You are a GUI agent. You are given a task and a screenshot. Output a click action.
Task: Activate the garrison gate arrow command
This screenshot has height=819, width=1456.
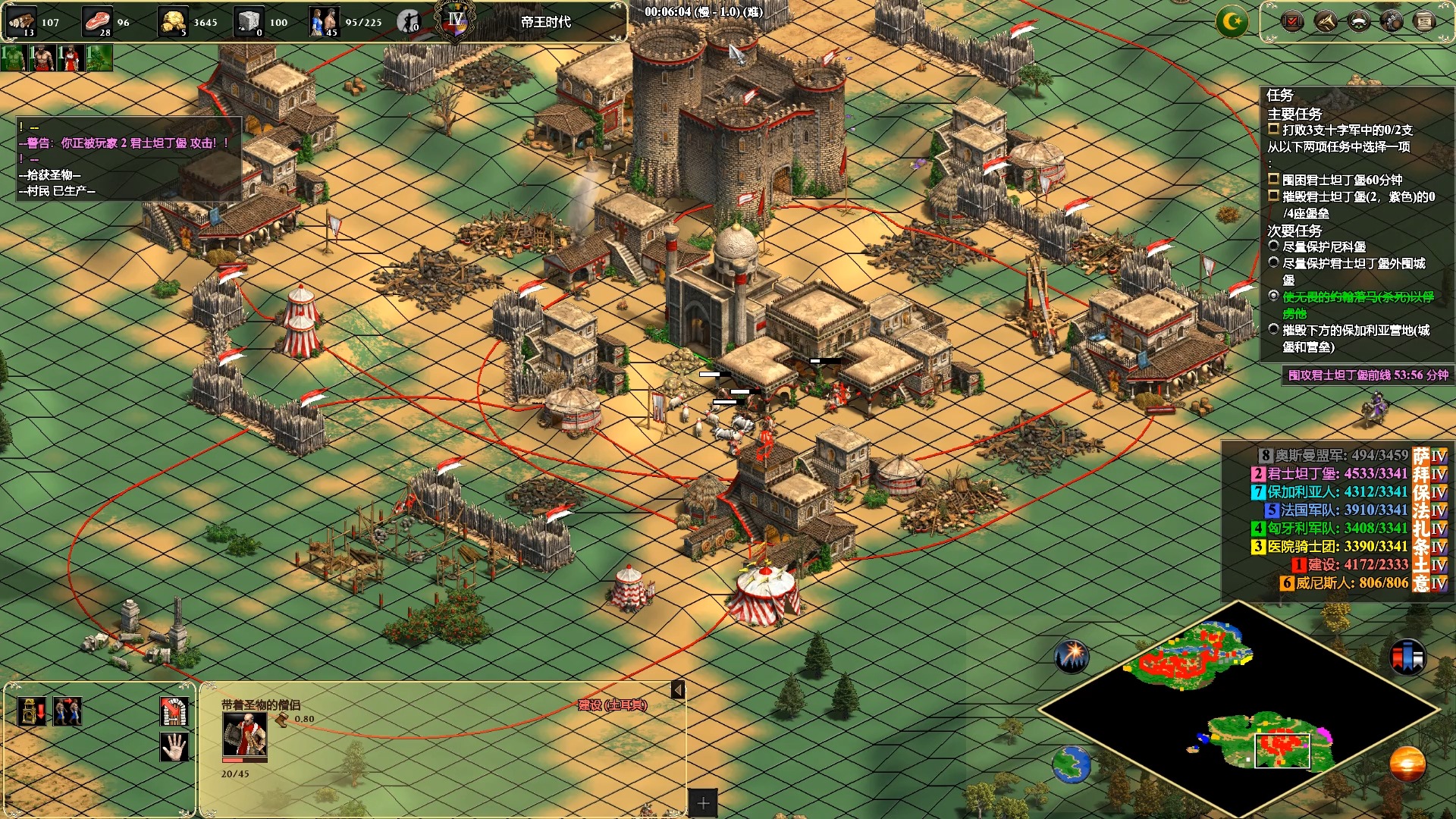point(174,711)
